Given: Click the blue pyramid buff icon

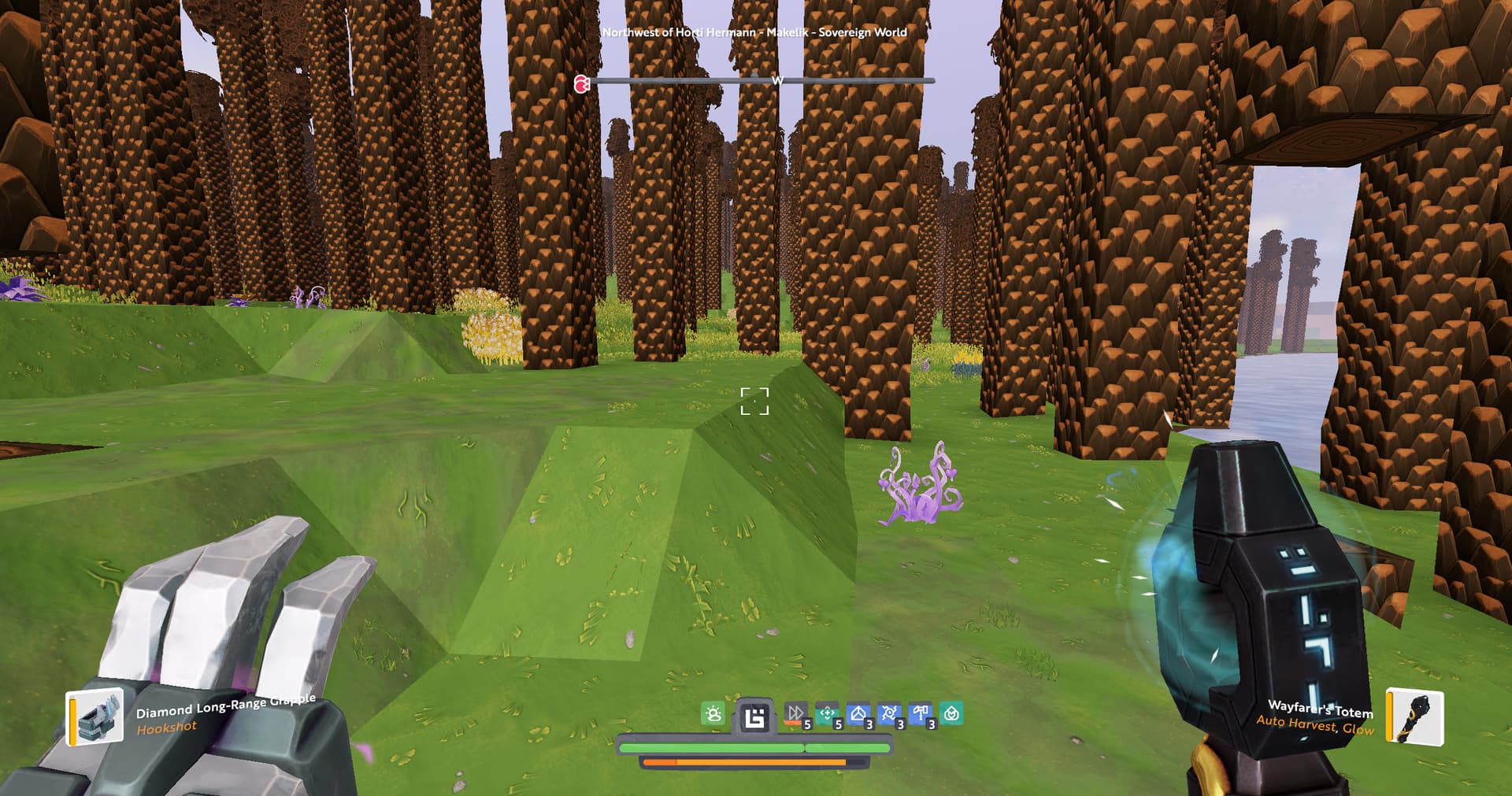Looking at the screenshot, I should (x=858, y=714).
